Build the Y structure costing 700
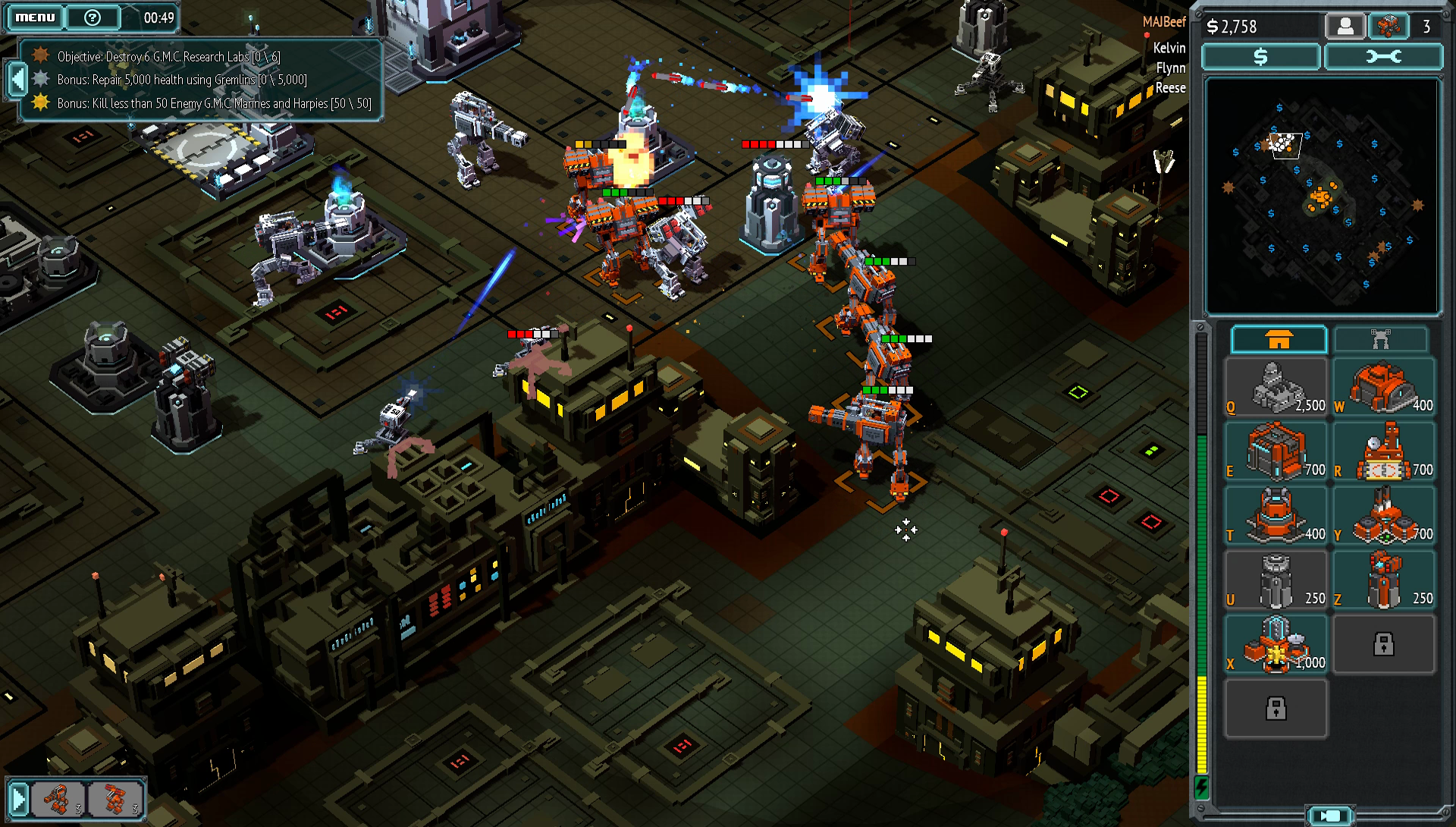This screenshot has height=827, width=1456. (1384, 517)
